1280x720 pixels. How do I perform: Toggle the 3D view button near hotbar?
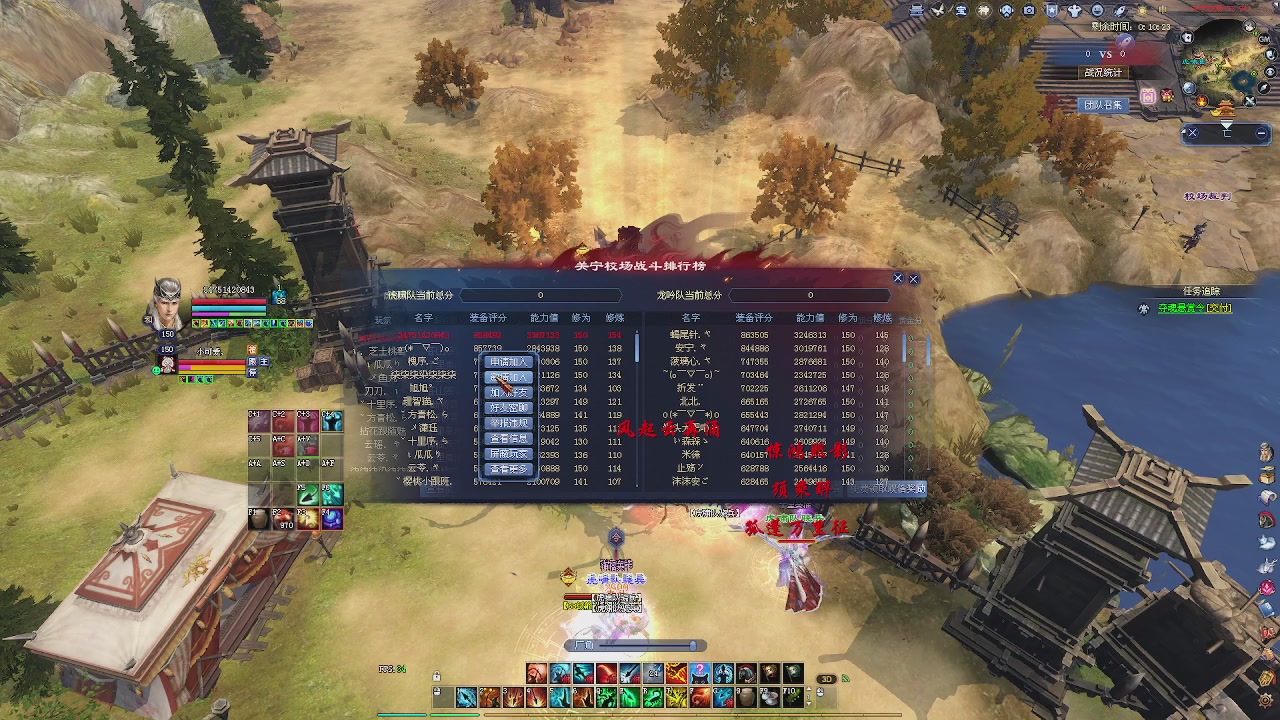[x=826, y=679]
